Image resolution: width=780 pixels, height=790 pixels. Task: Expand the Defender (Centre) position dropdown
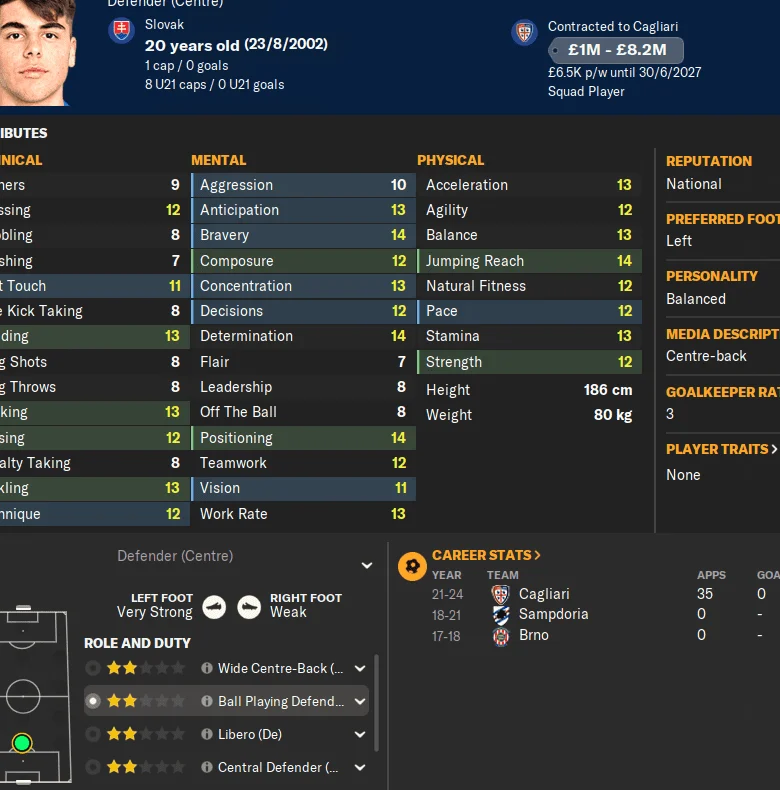pyautogui.click(x=366, y=566)
